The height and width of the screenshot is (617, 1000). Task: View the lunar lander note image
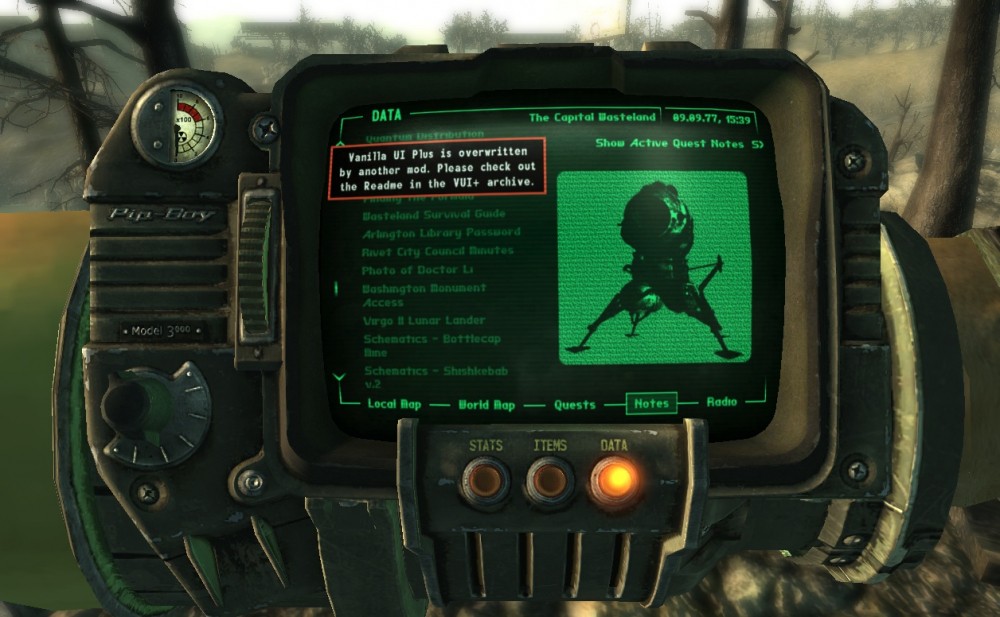[652, 267]
